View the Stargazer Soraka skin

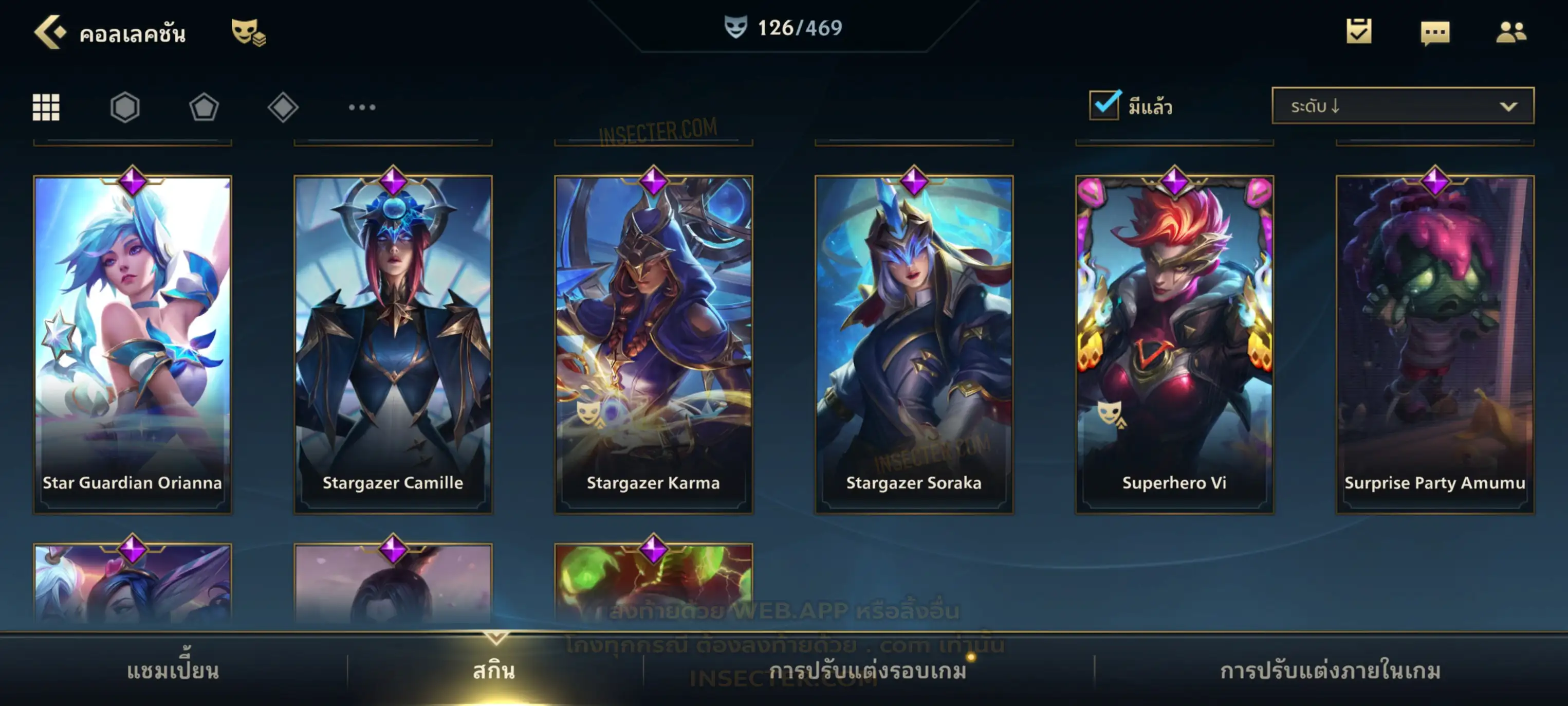[x=914, y=344]
